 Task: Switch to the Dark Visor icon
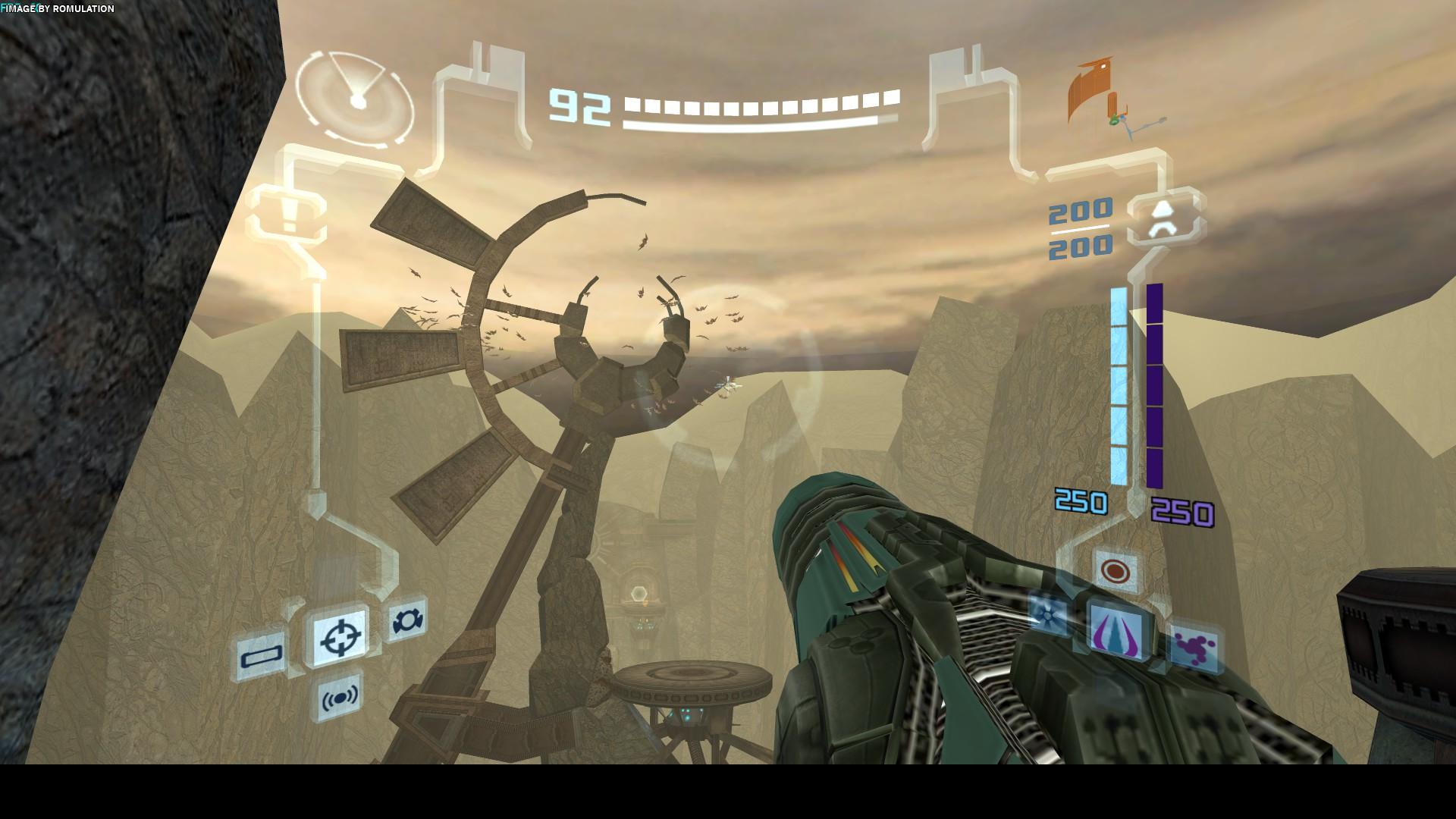click(408, 620)
